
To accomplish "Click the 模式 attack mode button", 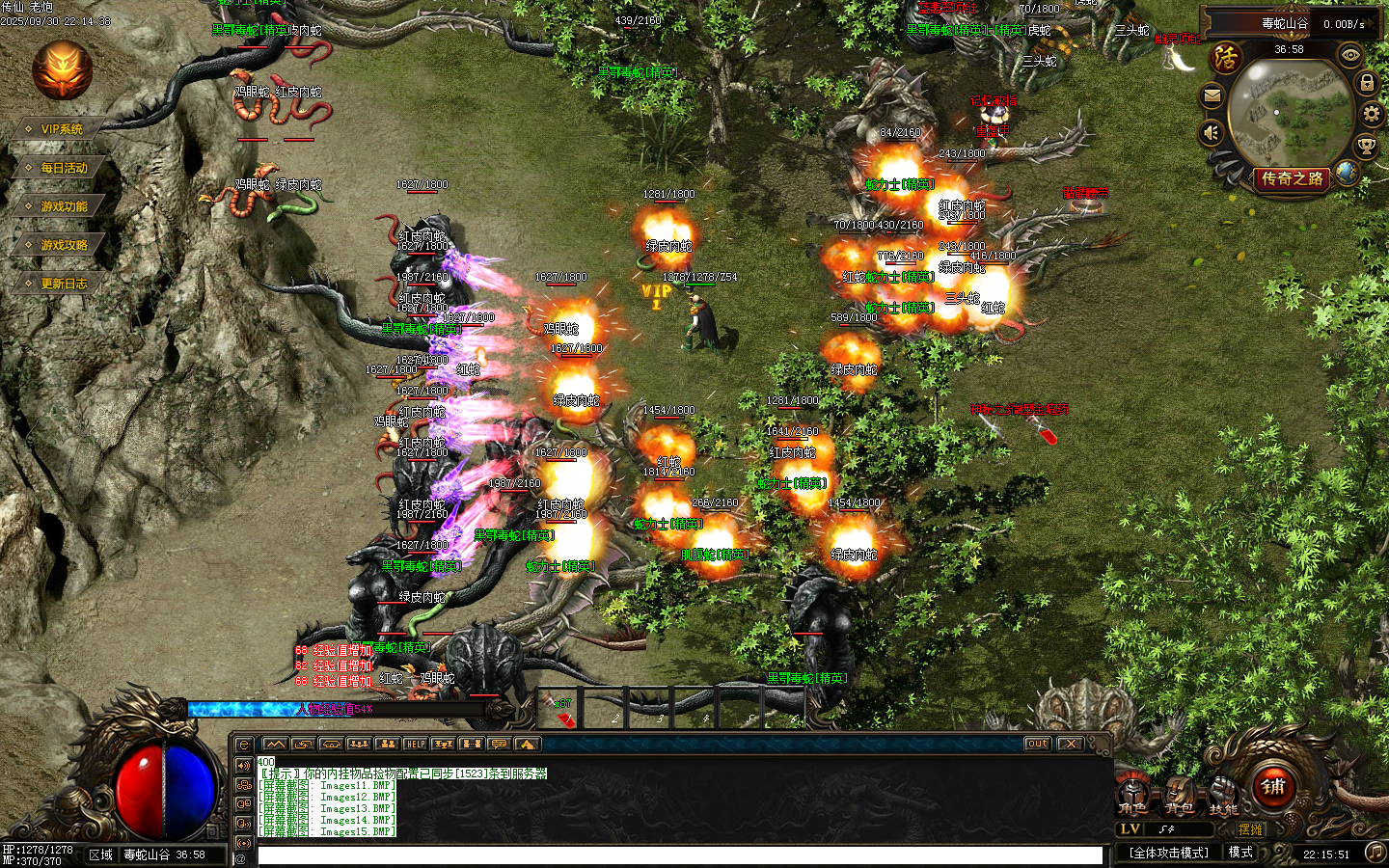I will point(1240,853).
